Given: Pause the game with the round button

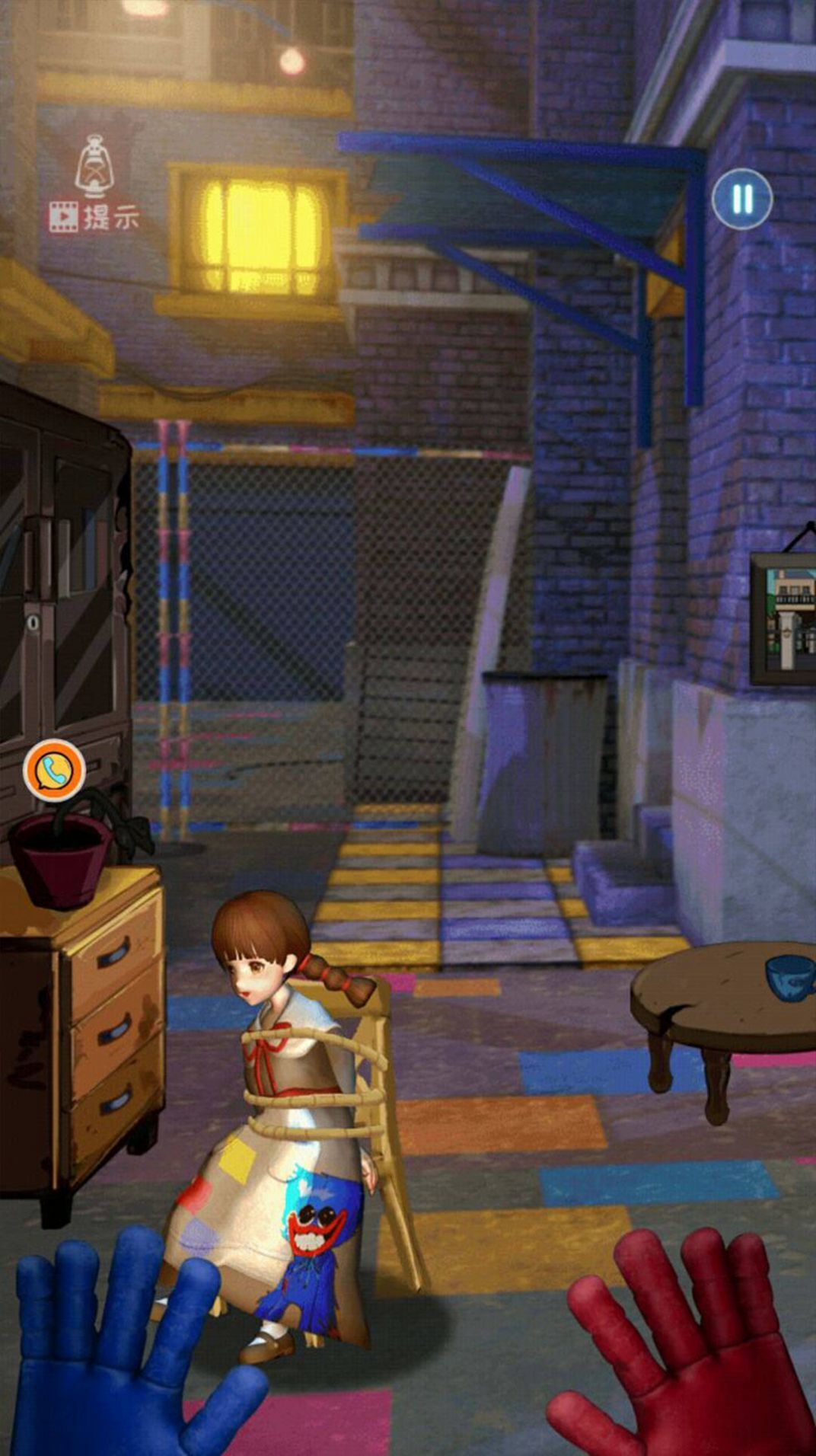Looking at the screenshot, I should pos(742,200).
